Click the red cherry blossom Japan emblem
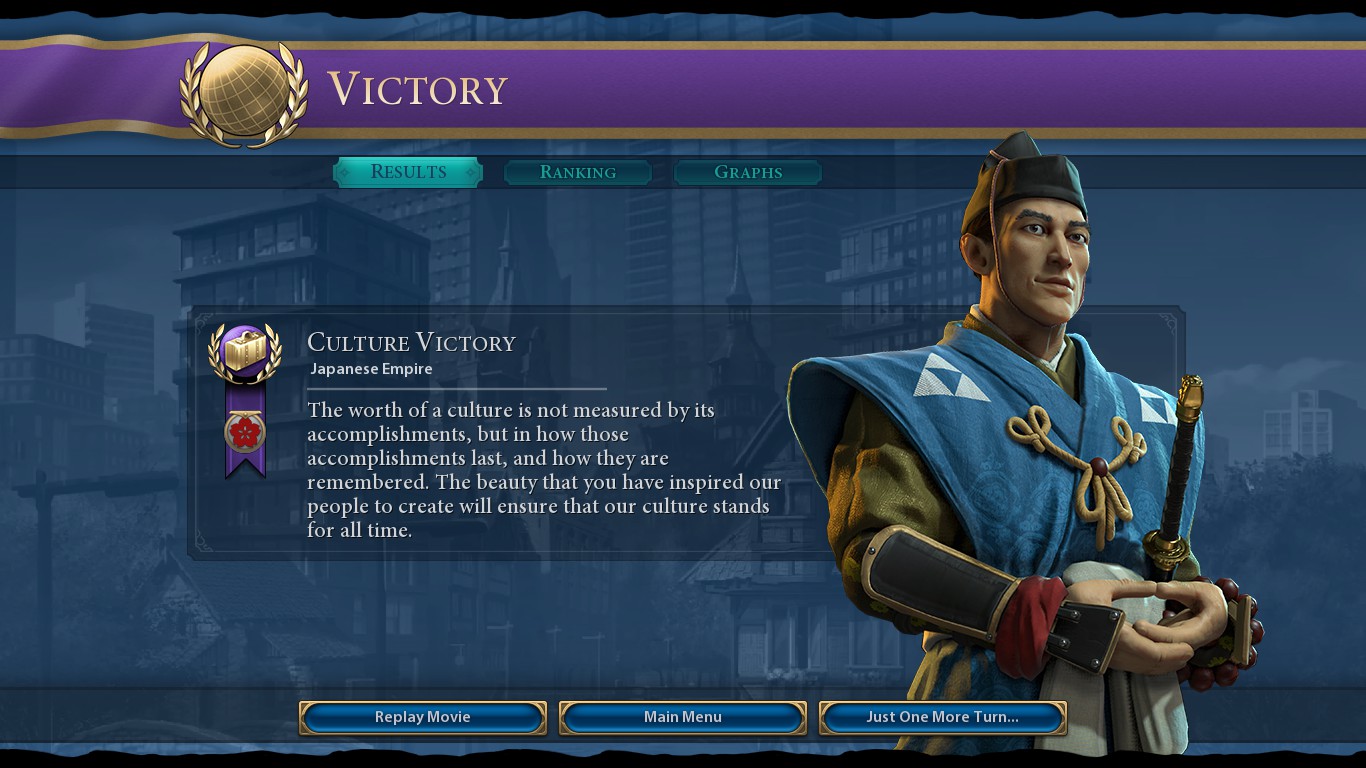Image resolution: width=1366 pixels, height=768 pixels. (x=245, y=434)
